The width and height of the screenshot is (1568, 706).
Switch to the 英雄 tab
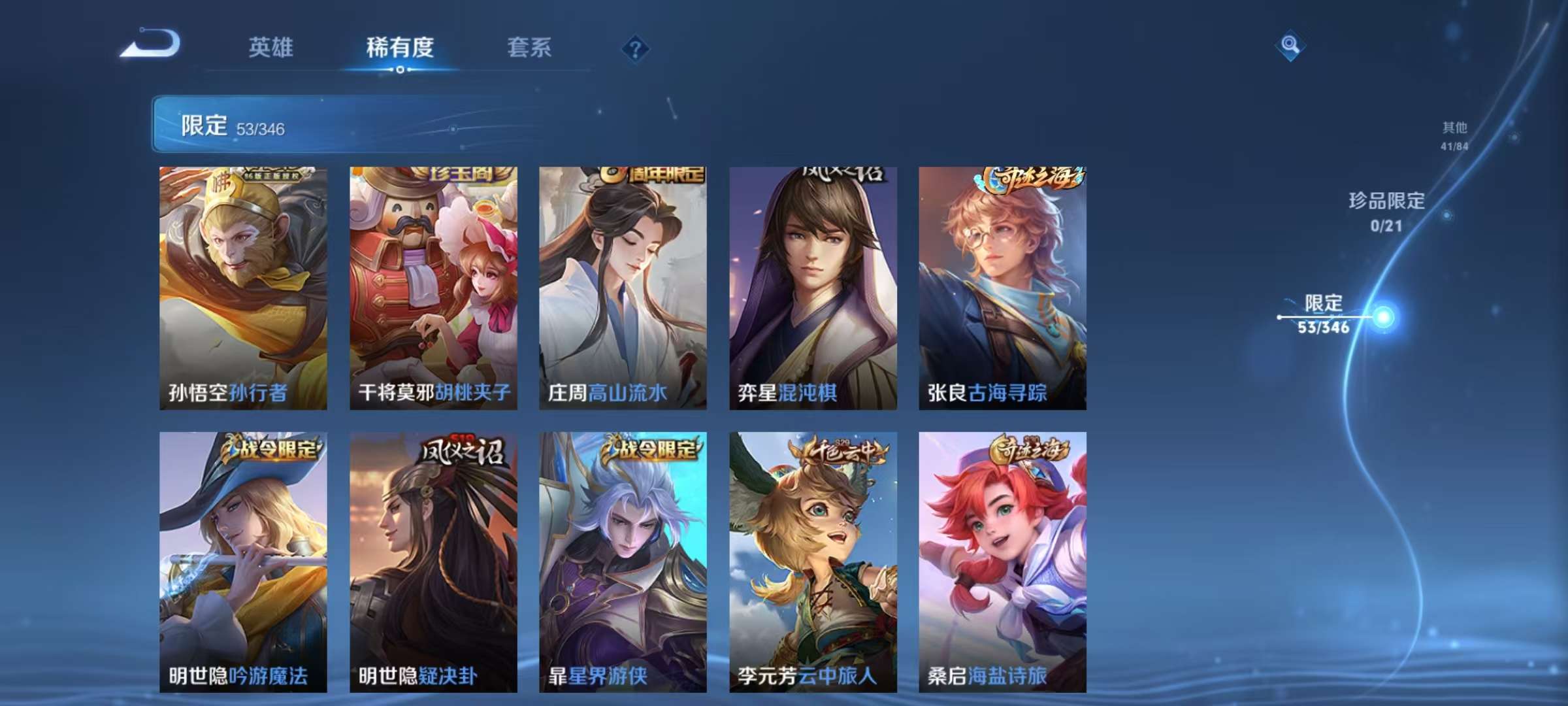point(271,47)
